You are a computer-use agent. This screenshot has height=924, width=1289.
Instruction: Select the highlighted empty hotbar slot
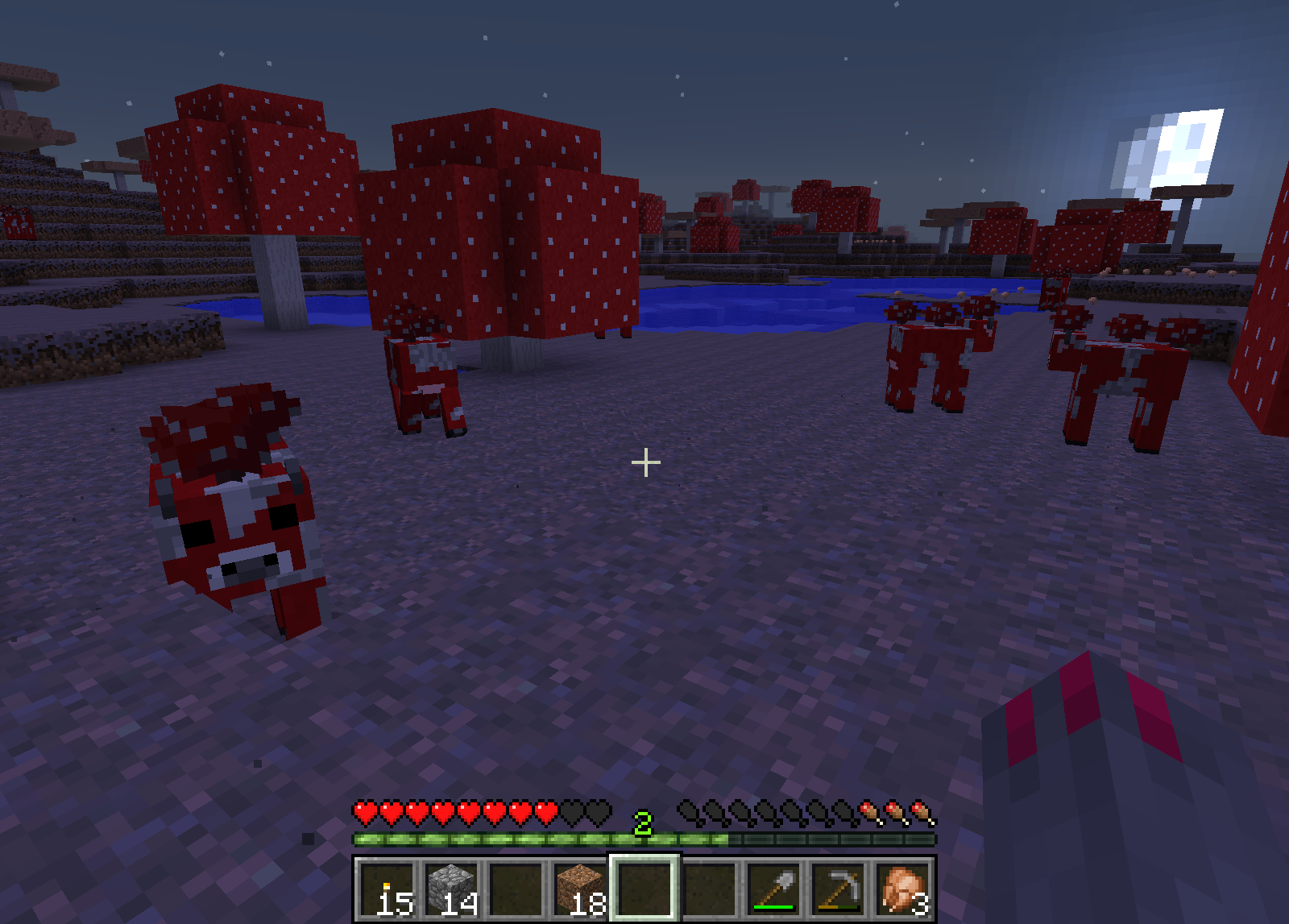(x=644, y=889)
